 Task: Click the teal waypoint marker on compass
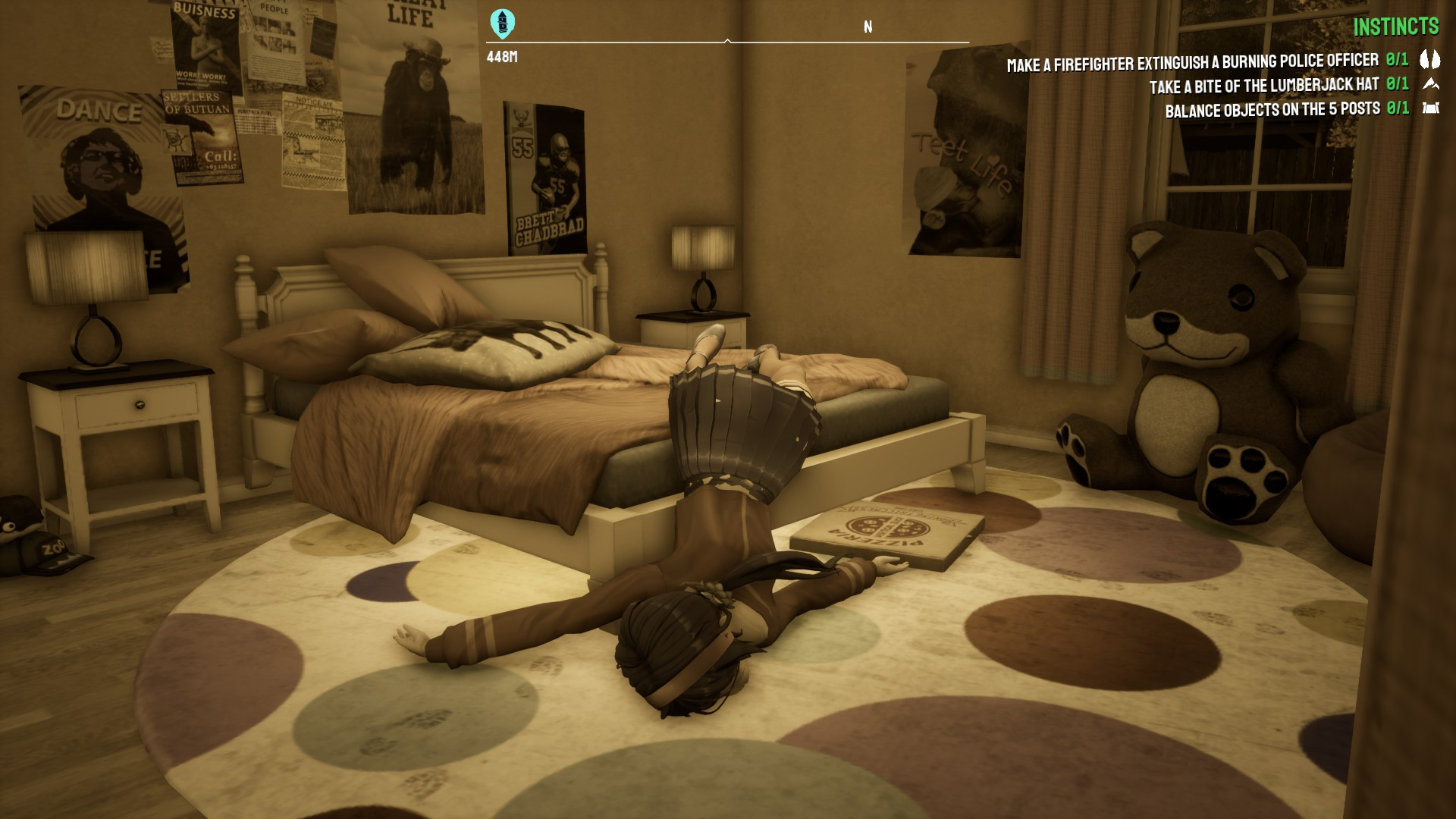[x=502, y=24]
